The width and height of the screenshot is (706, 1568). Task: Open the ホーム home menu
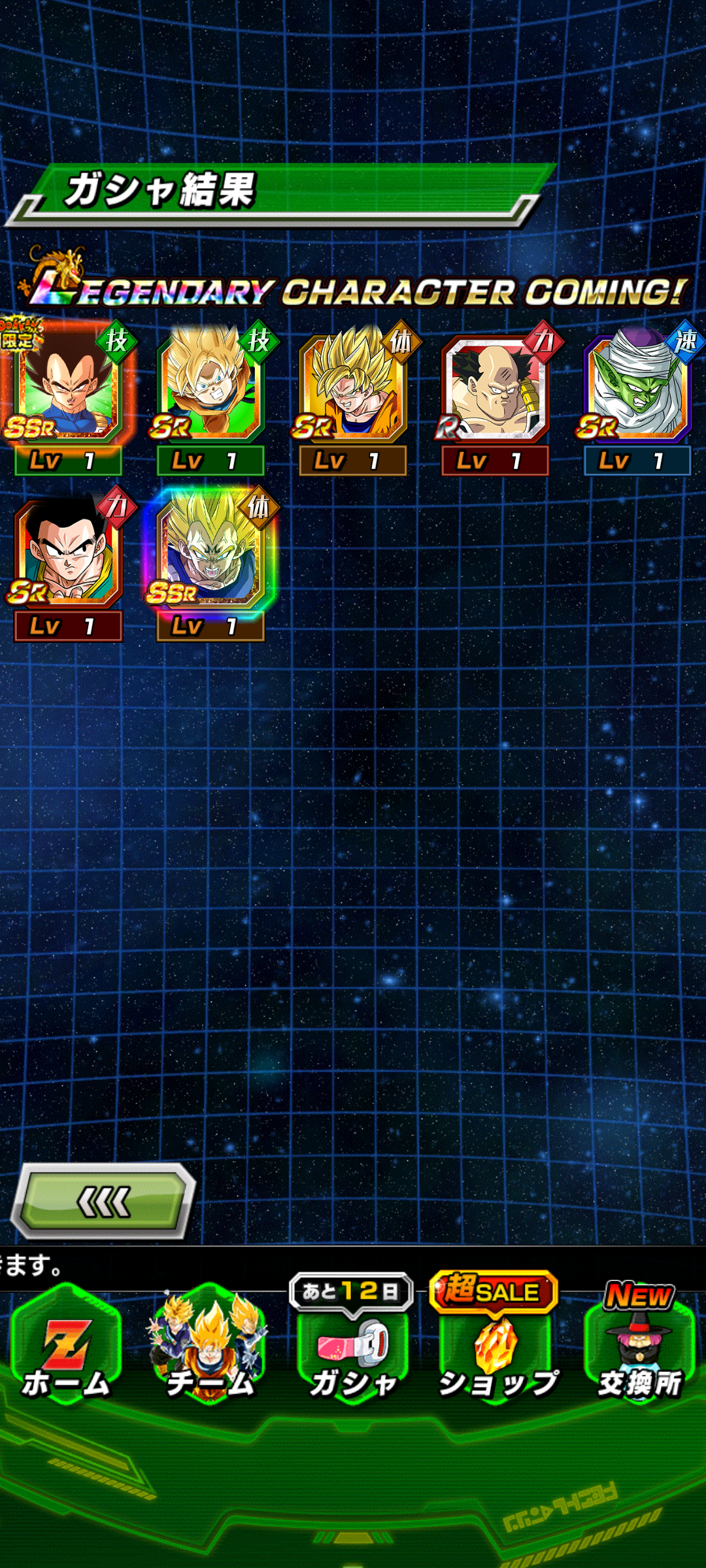tap(65, 1346)
